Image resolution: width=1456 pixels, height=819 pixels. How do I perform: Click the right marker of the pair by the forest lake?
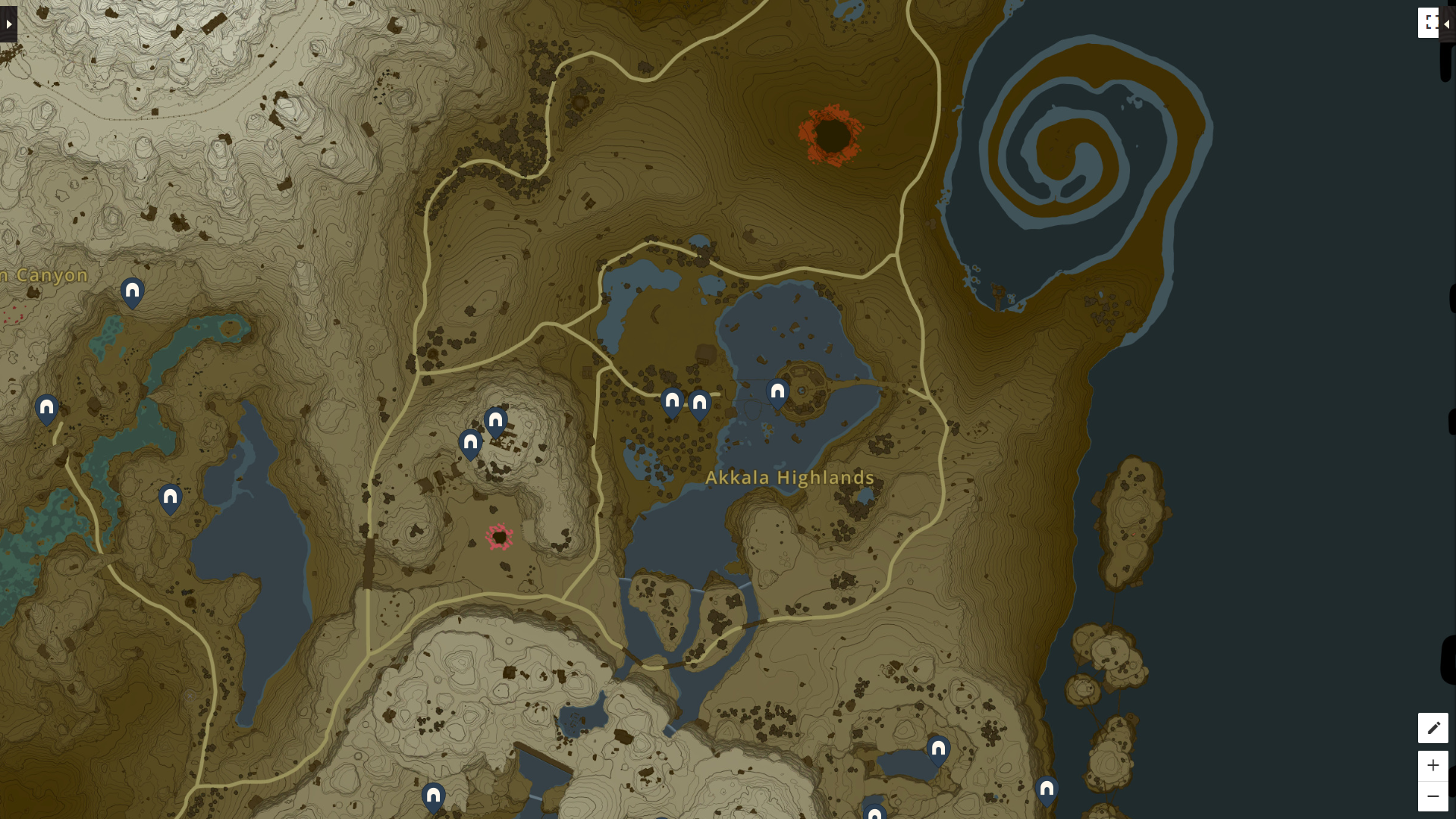pyautogui.click(x=699, y=403)
